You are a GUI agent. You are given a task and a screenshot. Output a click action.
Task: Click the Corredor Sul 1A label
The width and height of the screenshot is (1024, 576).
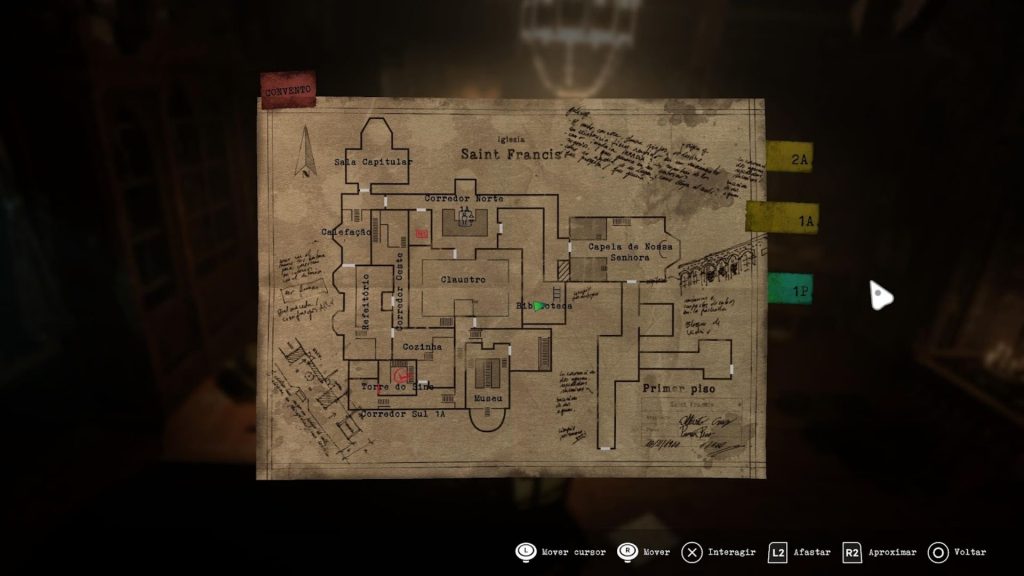click(402, 413)
